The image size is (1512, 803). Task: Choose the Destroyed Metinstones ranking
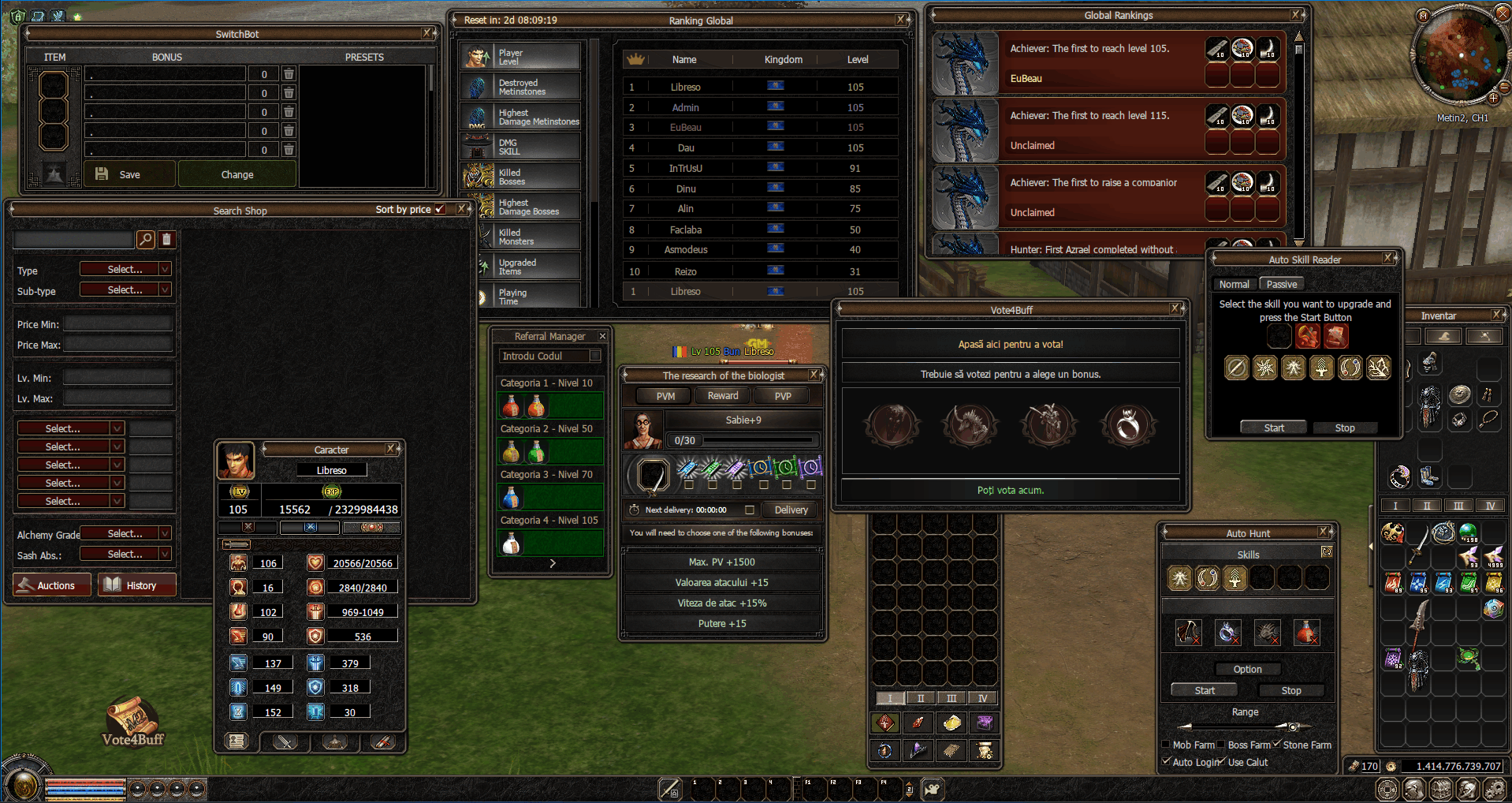(521, 87)
